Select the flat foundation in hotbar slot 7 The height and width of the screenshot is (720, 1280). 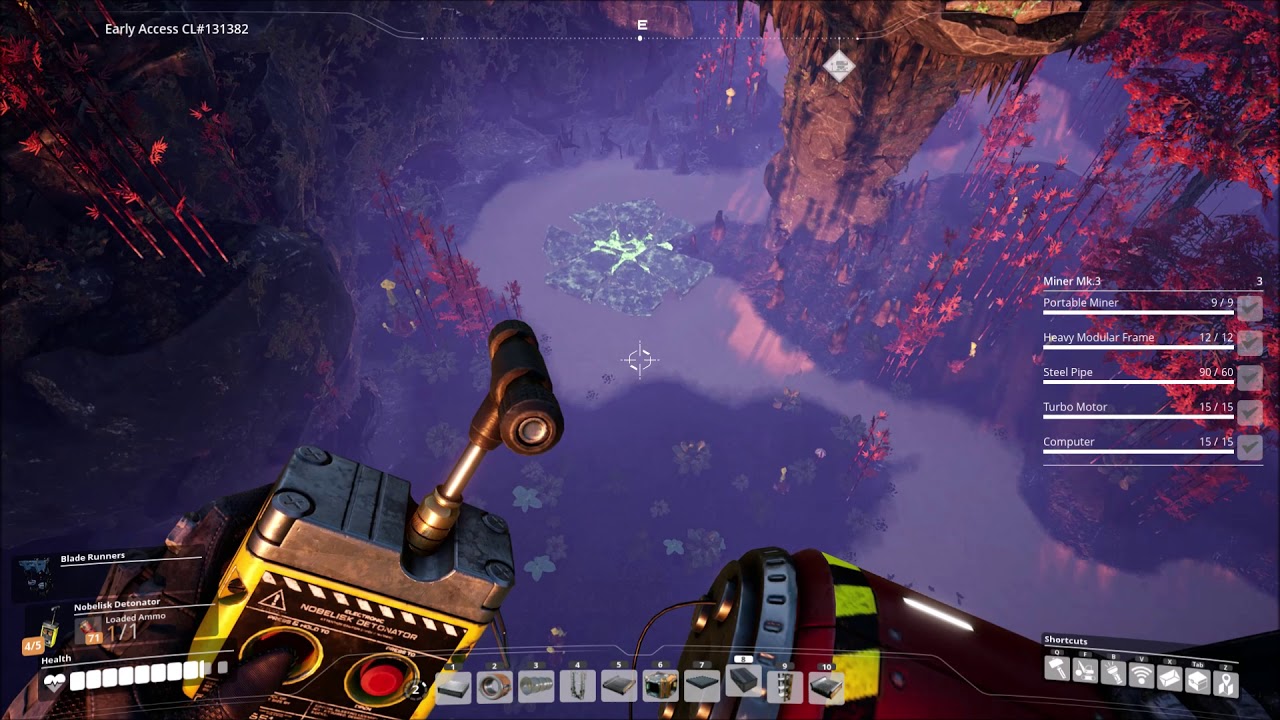coord(702,686)
